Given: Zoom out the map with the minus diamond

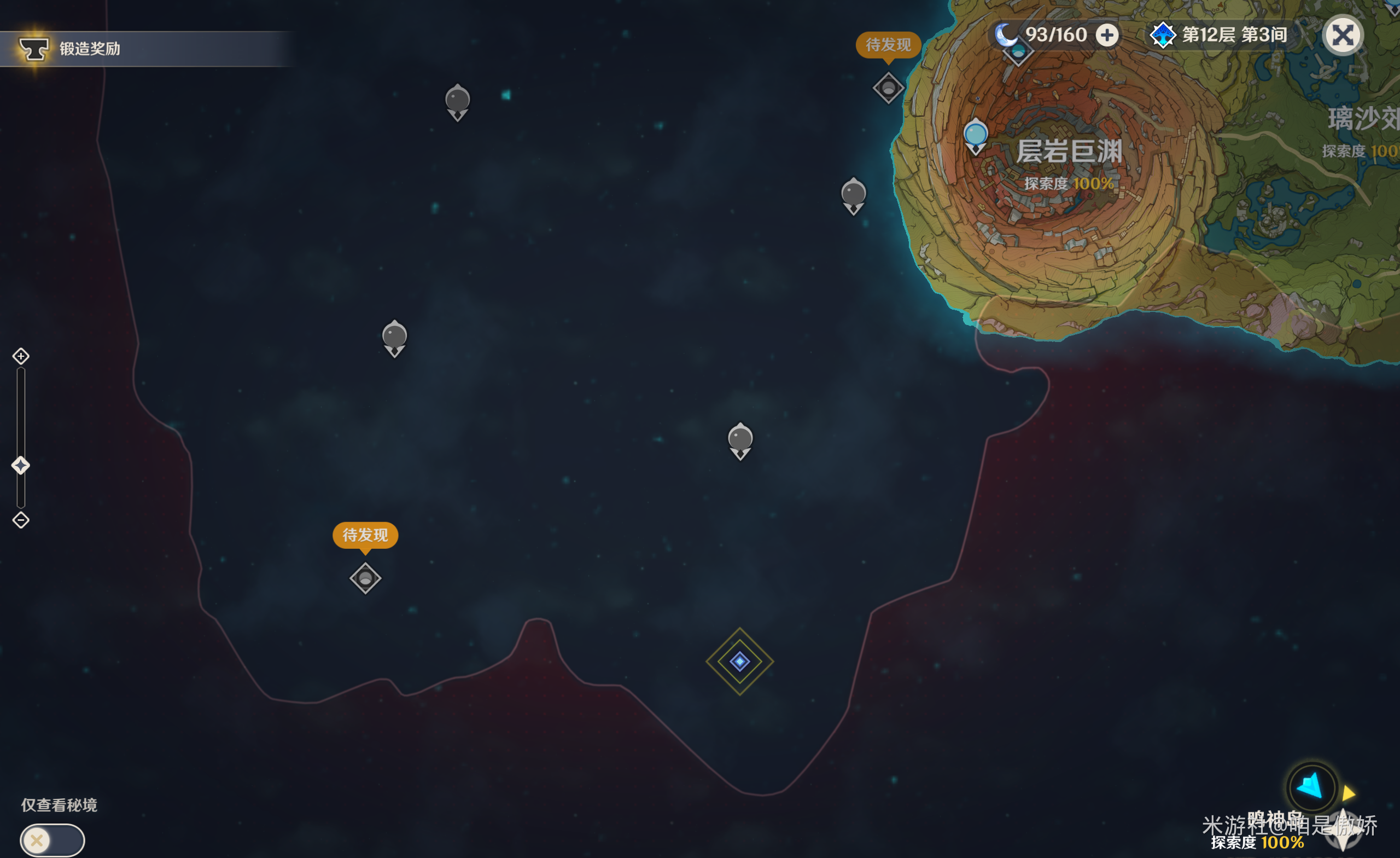Looking at the screenshot, I should 21,520.
